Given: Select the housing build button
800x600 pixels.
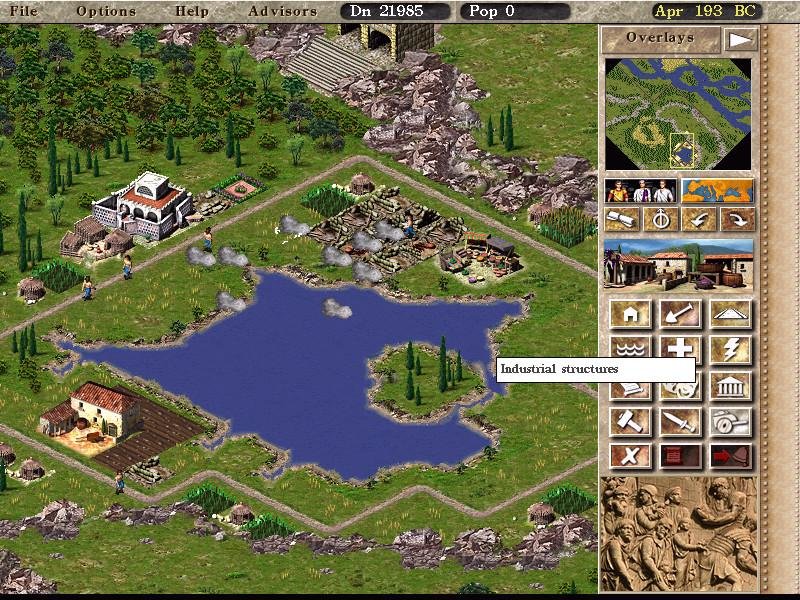Looking at the screenshot, I should point(631,314).
